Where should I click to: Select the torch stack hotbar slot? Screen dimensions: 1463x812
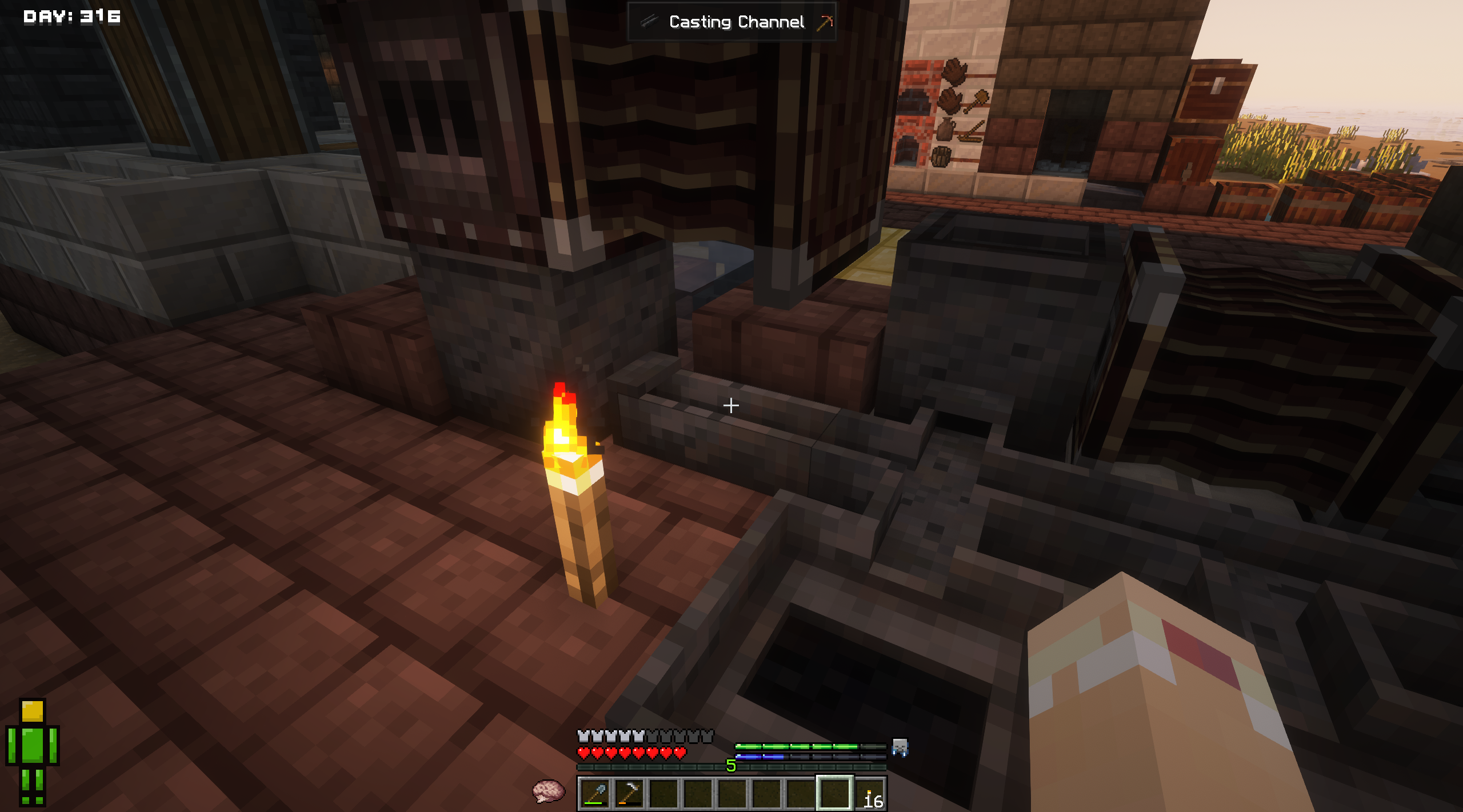[x=870, y=794]
